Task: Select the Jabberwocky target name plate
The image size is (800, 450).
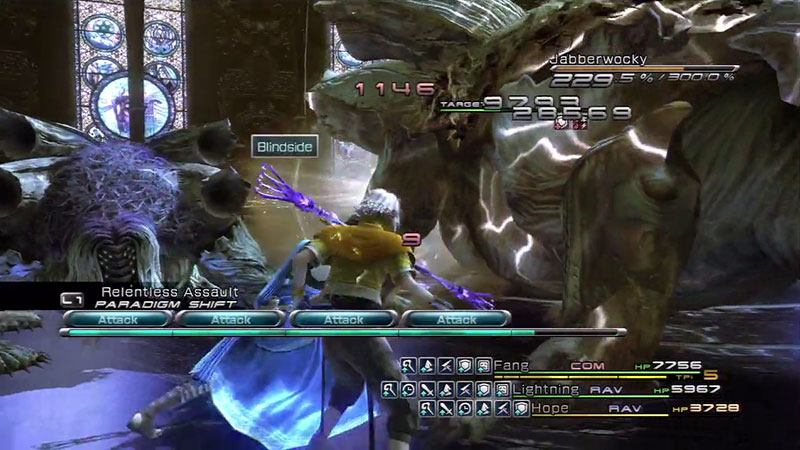Action: click(598, 60)
